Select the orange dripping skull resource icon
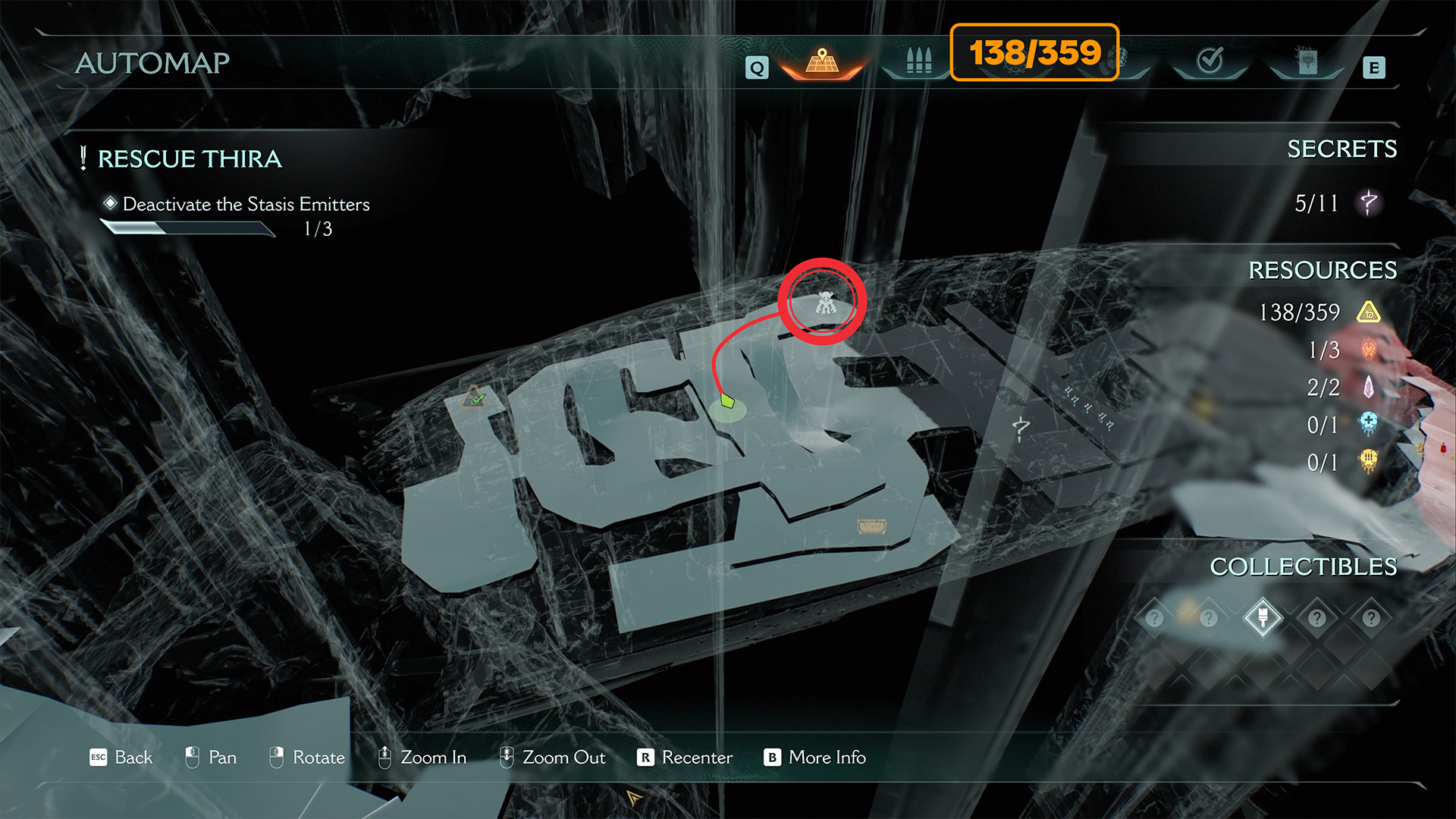The height and width of the screenshot is (819, 1456). [x=1369, y=461]
